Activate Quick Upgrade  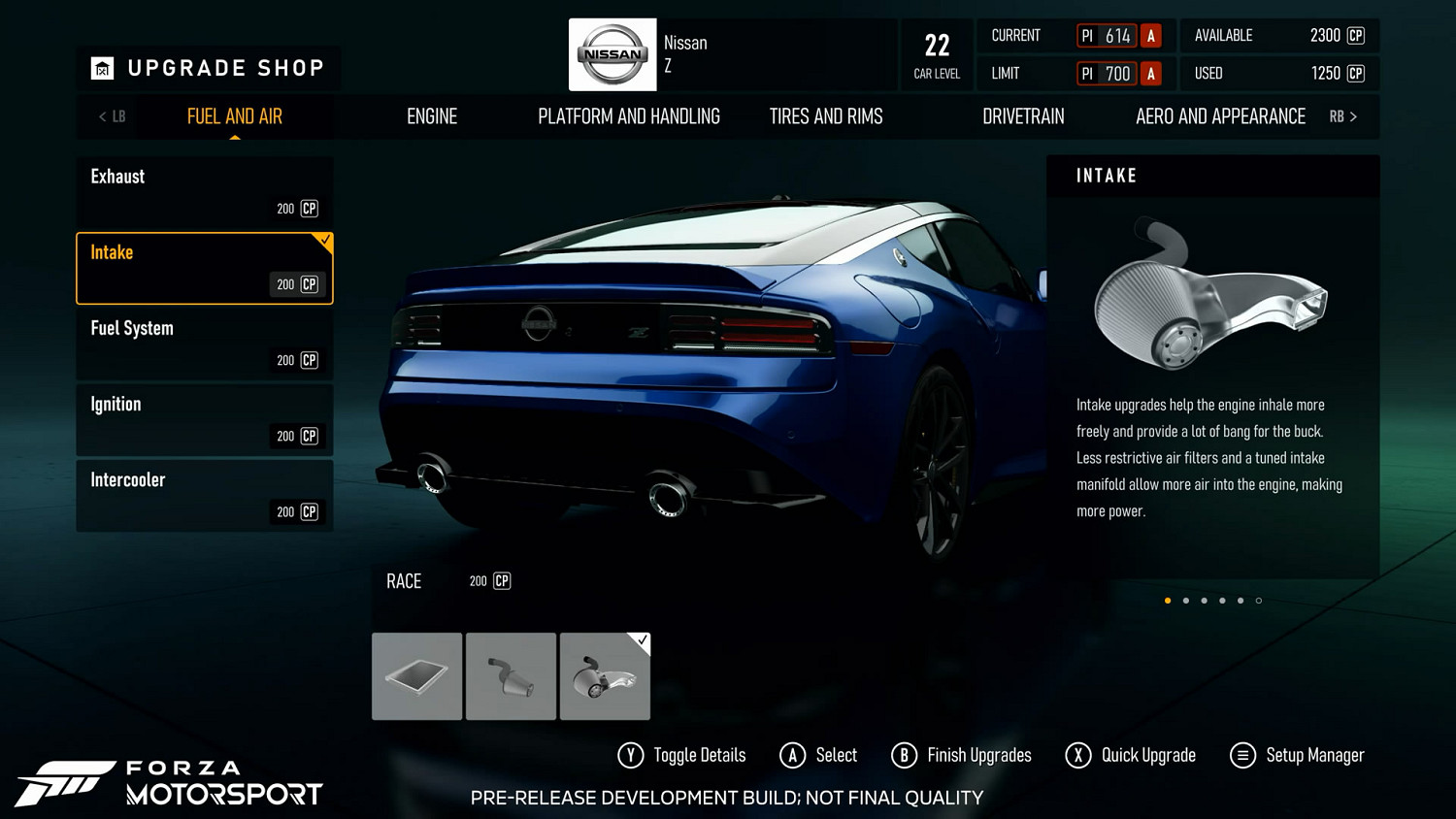point(1131,755)
